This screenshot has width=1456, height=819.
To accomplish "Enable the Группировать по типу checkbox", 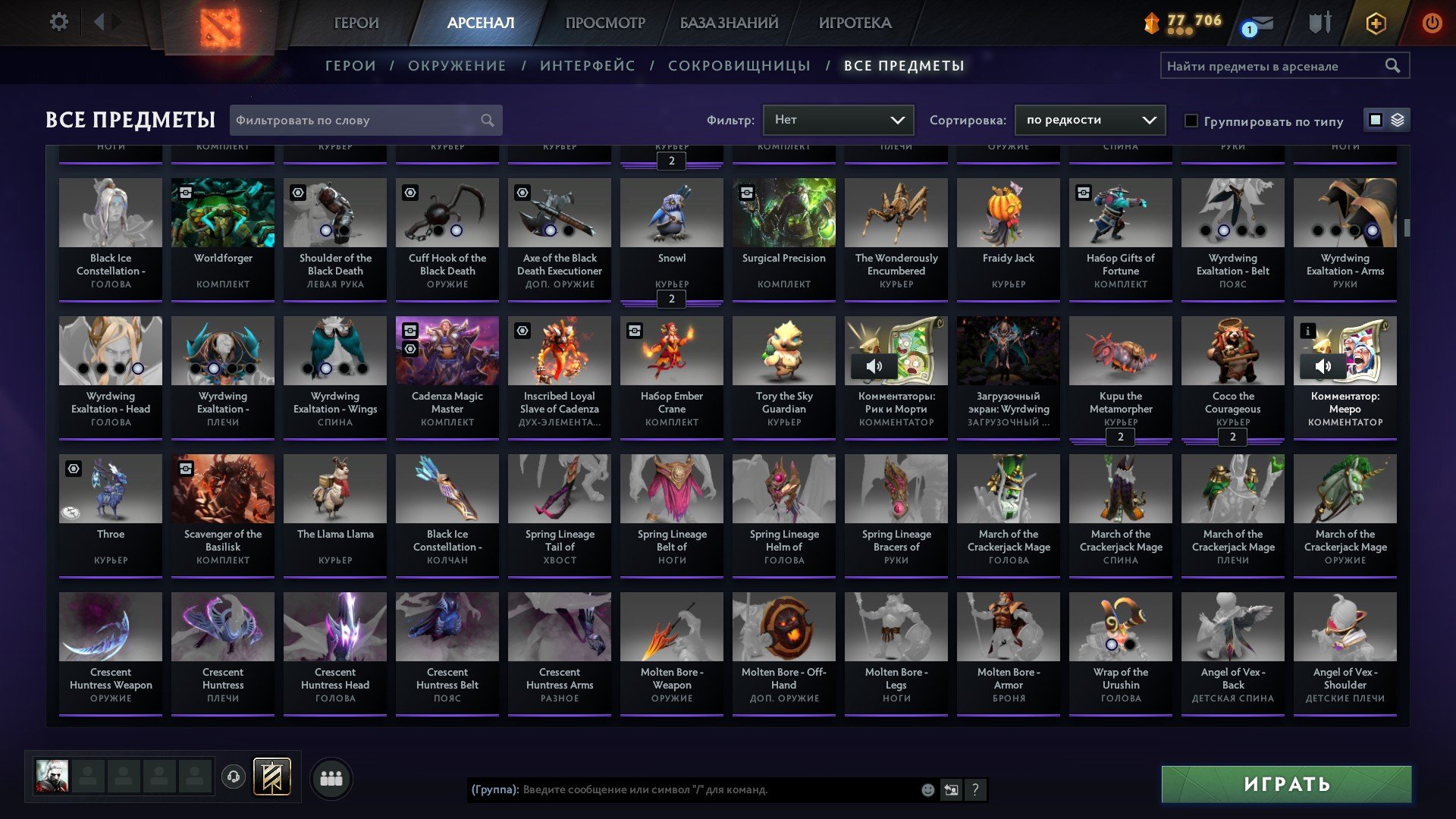I will click(x=1192, y=121).
